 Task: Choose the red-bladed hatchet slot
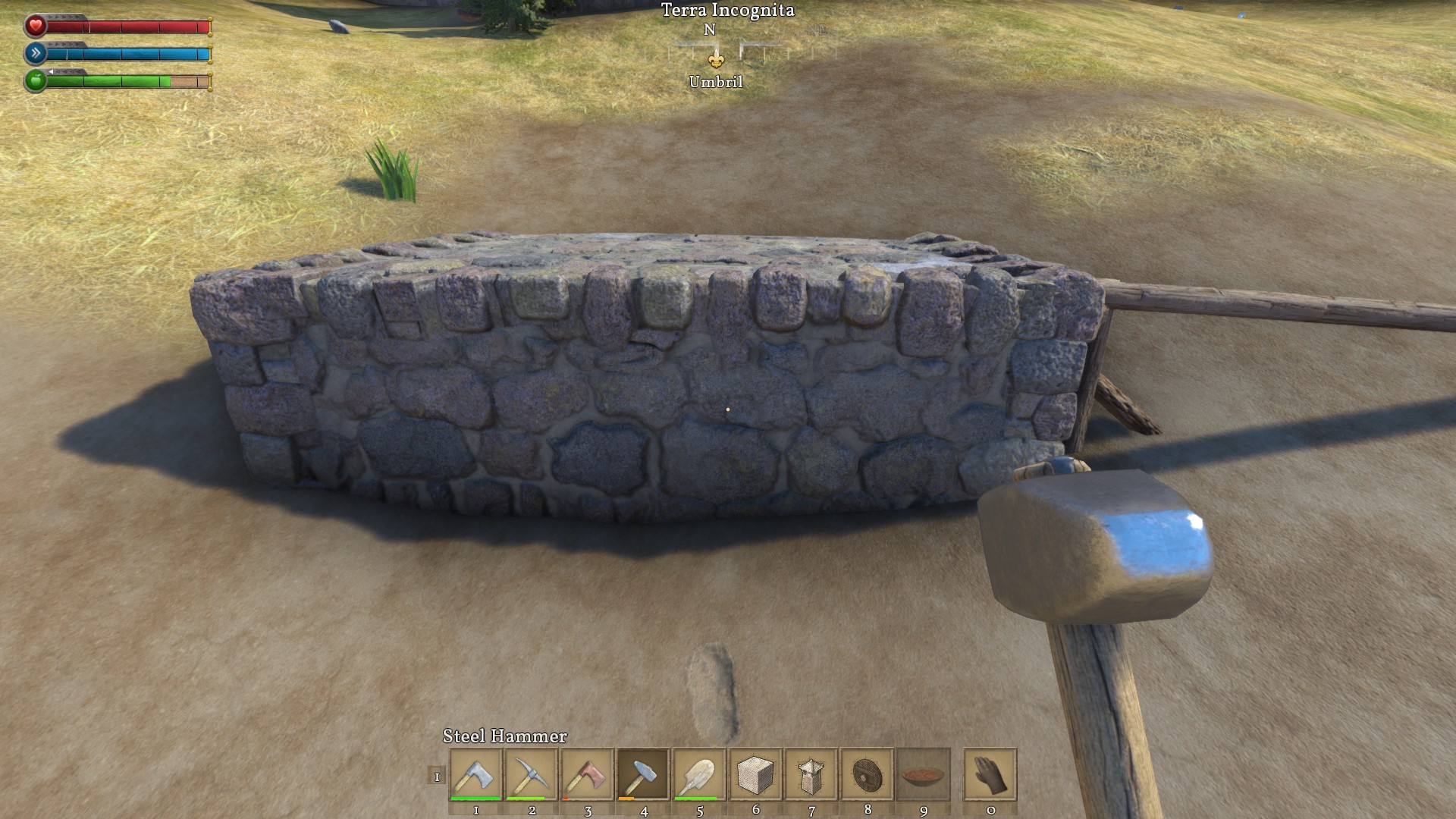(x=587, y=774)
